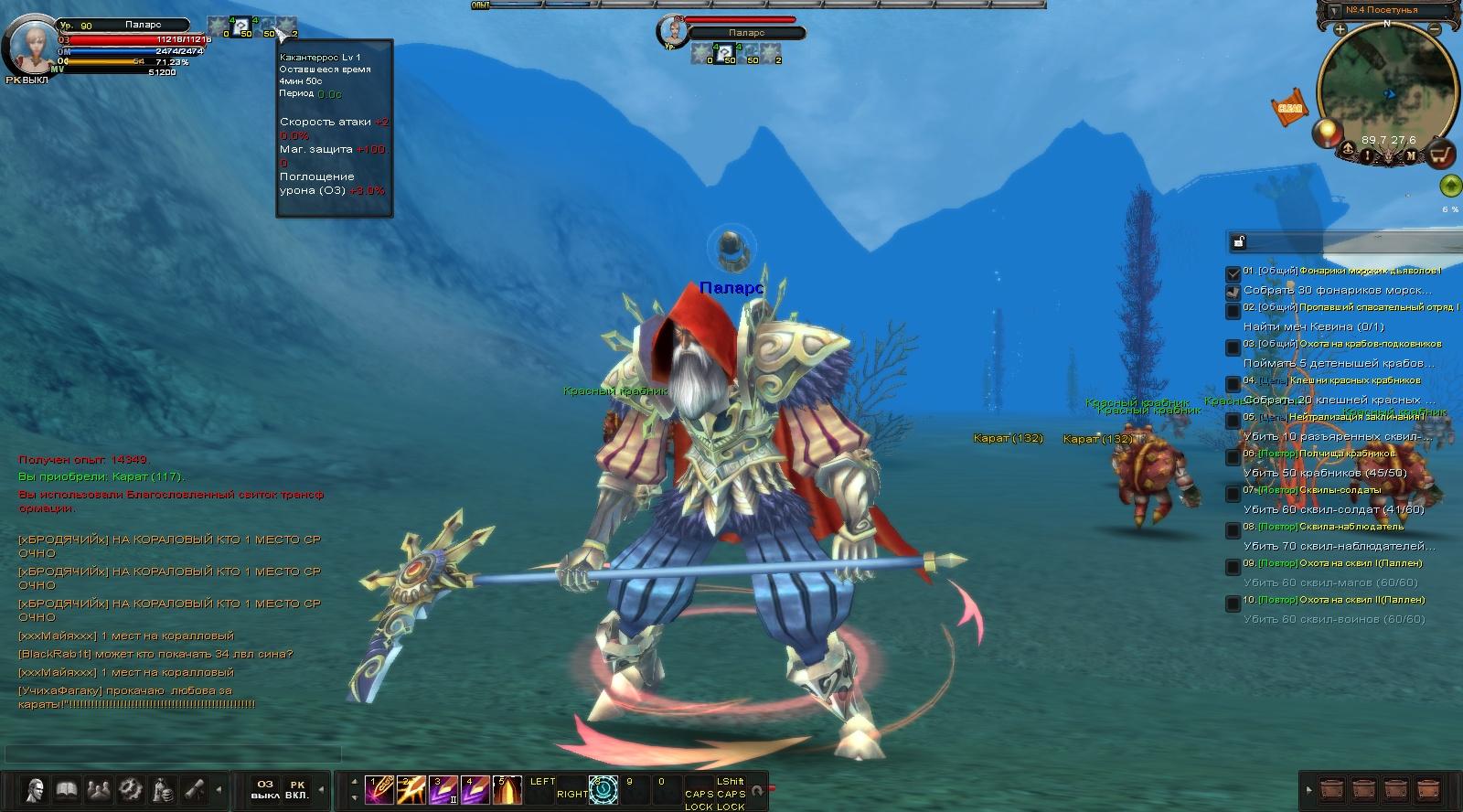The height and width of the screenshot is (812, 1463).
Task: Use the skill in hotbar slot 5
Action: [507, 789]
